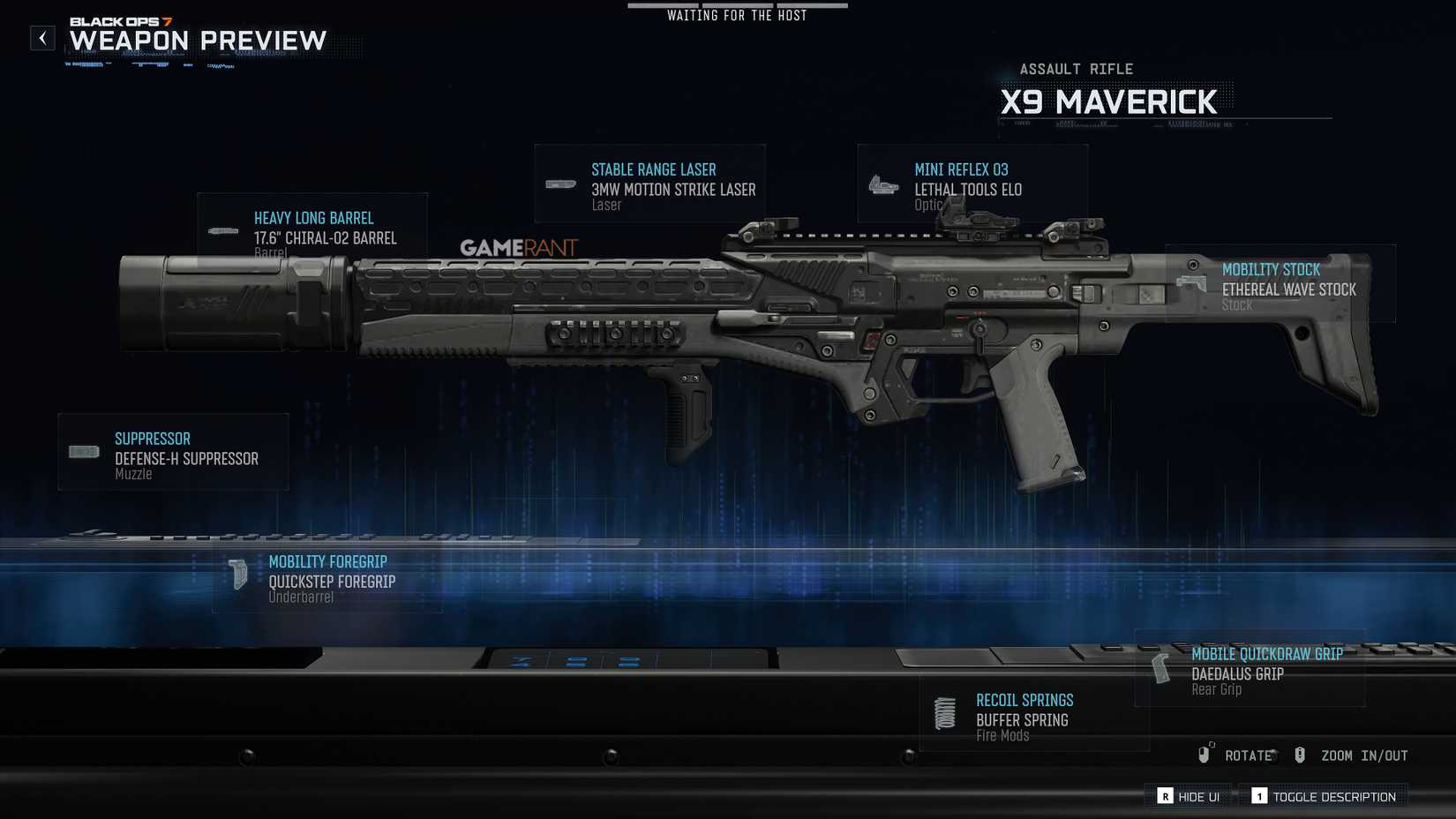Click the X9 Maverick weapon name
The height and width of the screenshot is (819, 1456).
point(1110,101)
